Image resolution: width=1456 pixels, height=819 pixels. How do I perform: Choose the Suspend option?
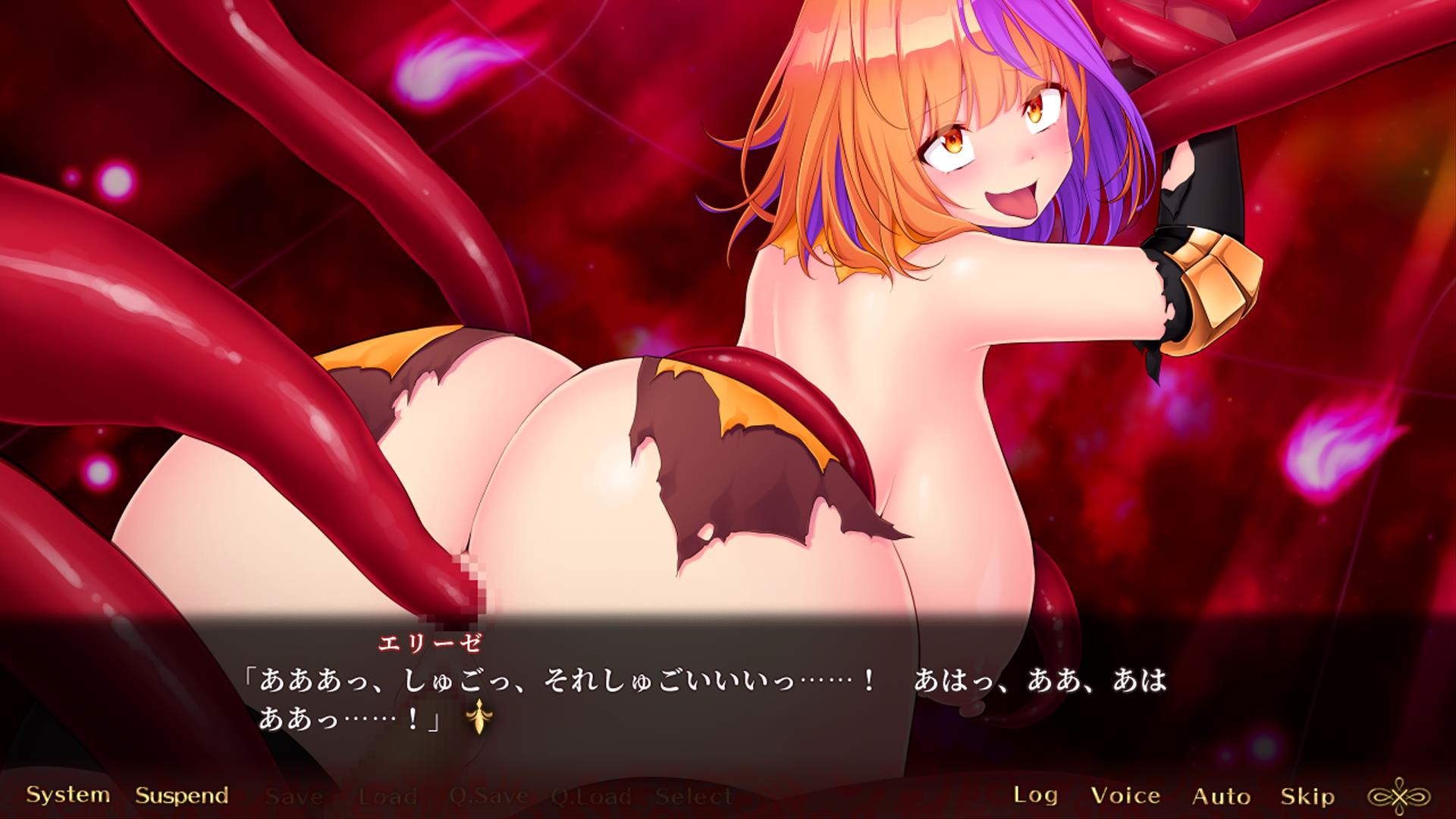tap(182, 795)
